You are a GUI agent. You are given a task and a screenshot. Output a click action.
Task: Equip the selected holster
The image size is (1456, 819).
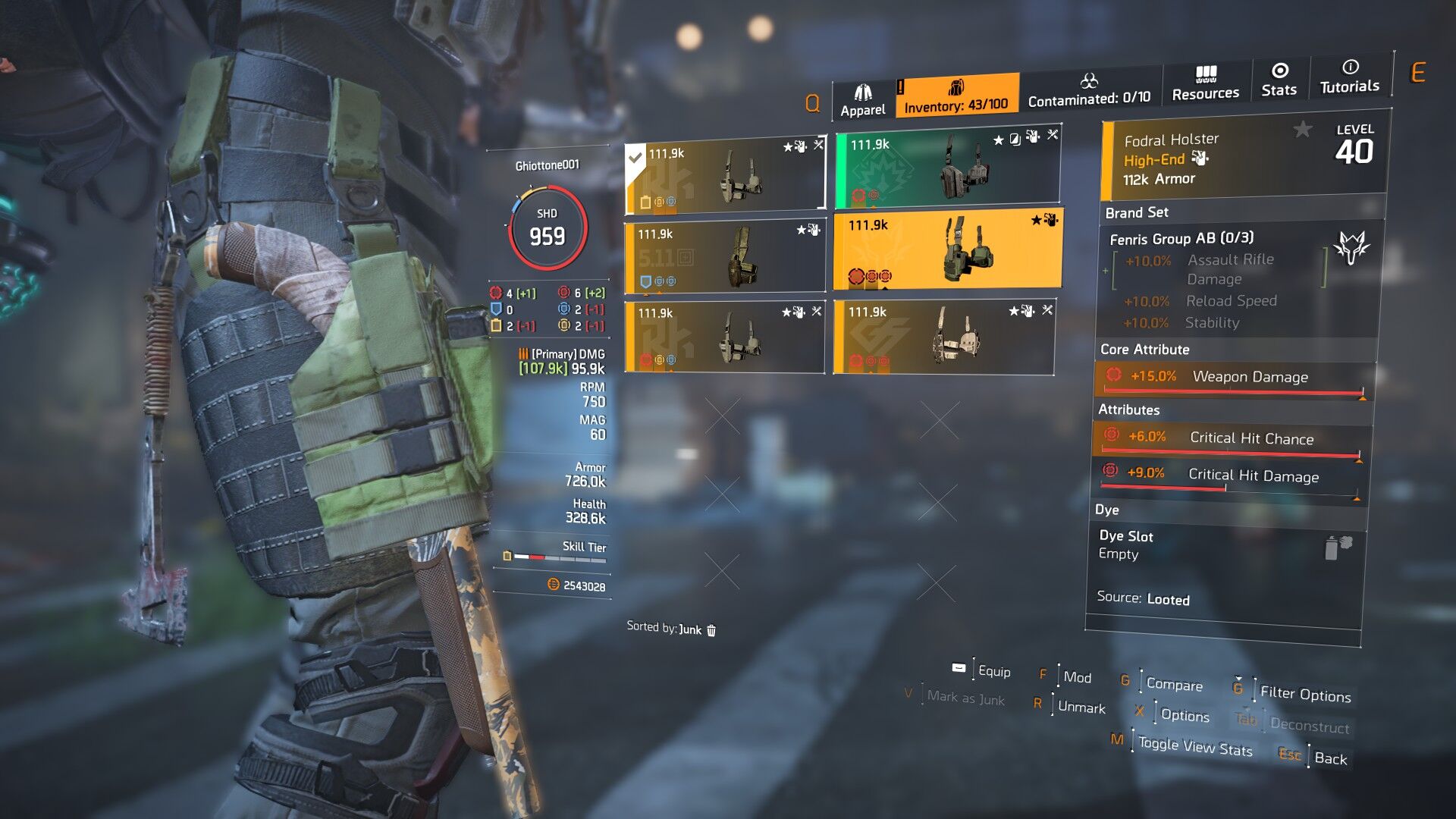(x=993, y=671)
